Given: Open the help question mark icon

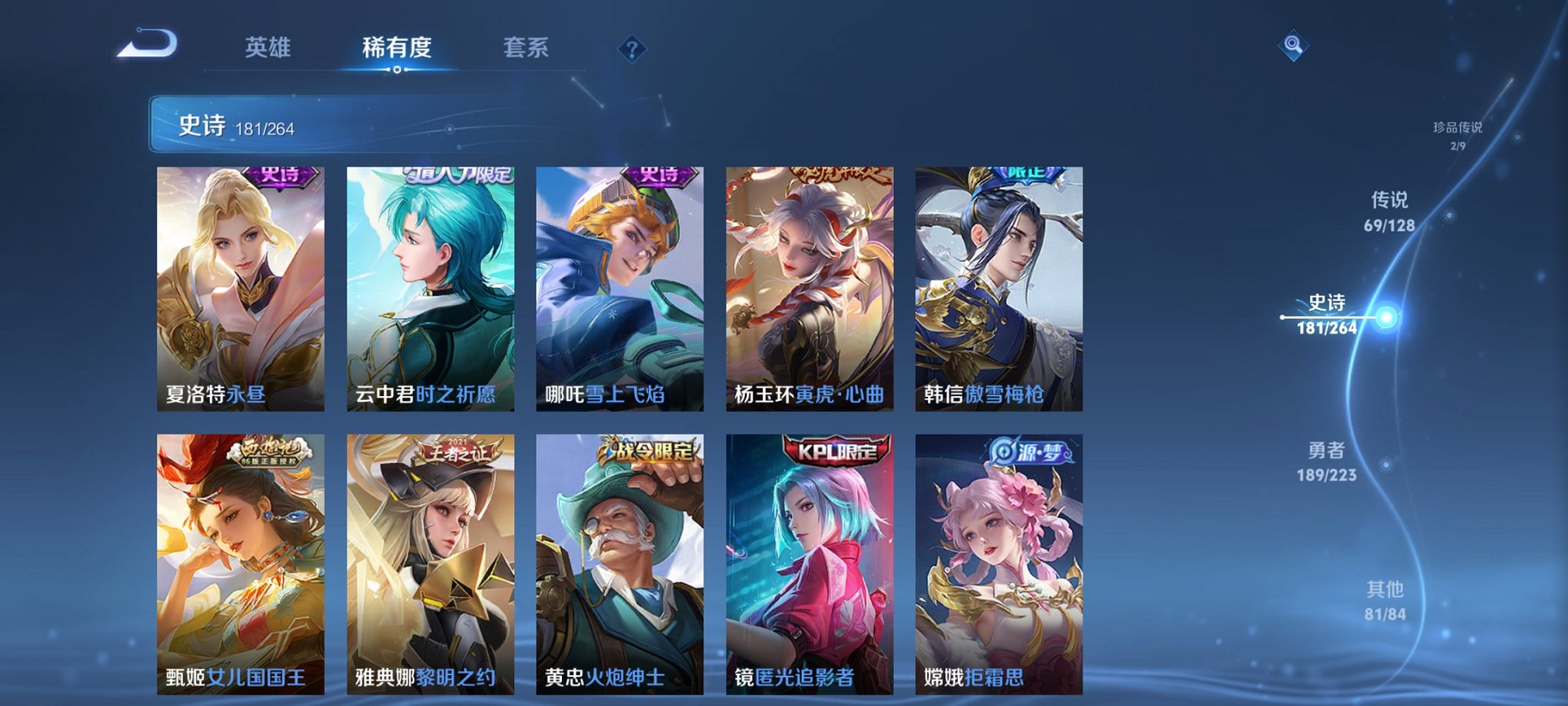Looking at the screenshot, I should pyautogui.click(x=632, y=50).
